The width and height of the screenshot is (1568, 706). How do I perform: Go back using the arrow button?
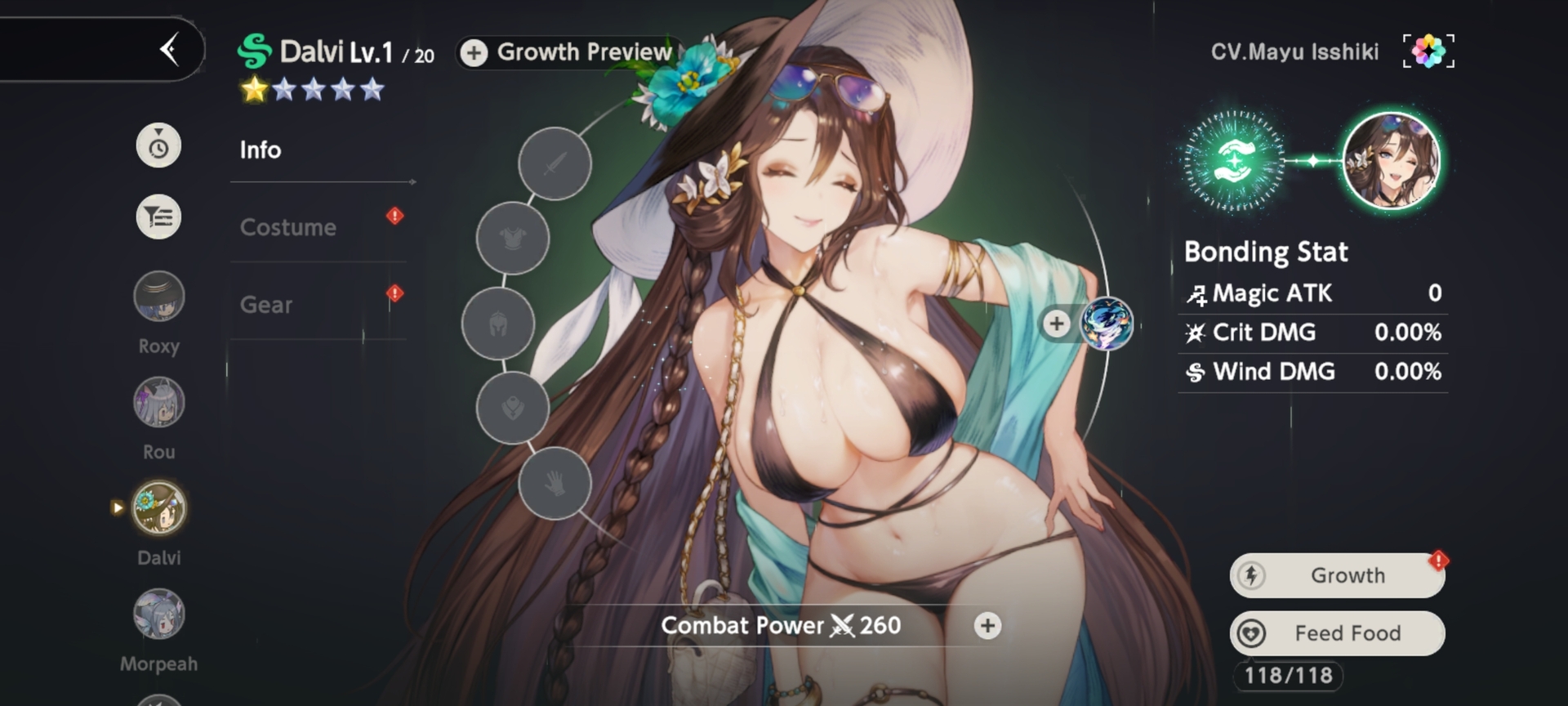[170, 50]
